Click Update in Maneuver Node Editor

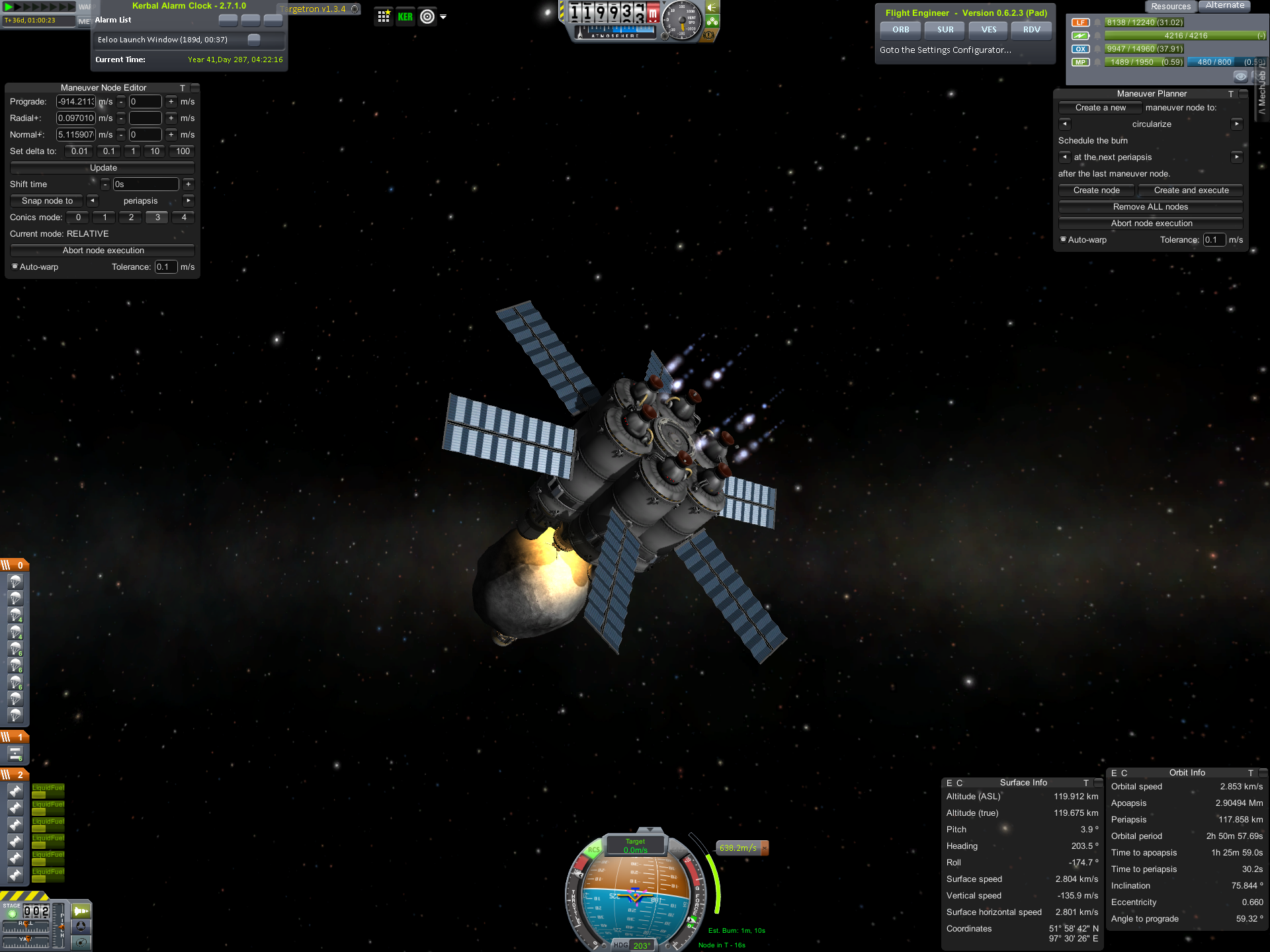coord(103,168)
